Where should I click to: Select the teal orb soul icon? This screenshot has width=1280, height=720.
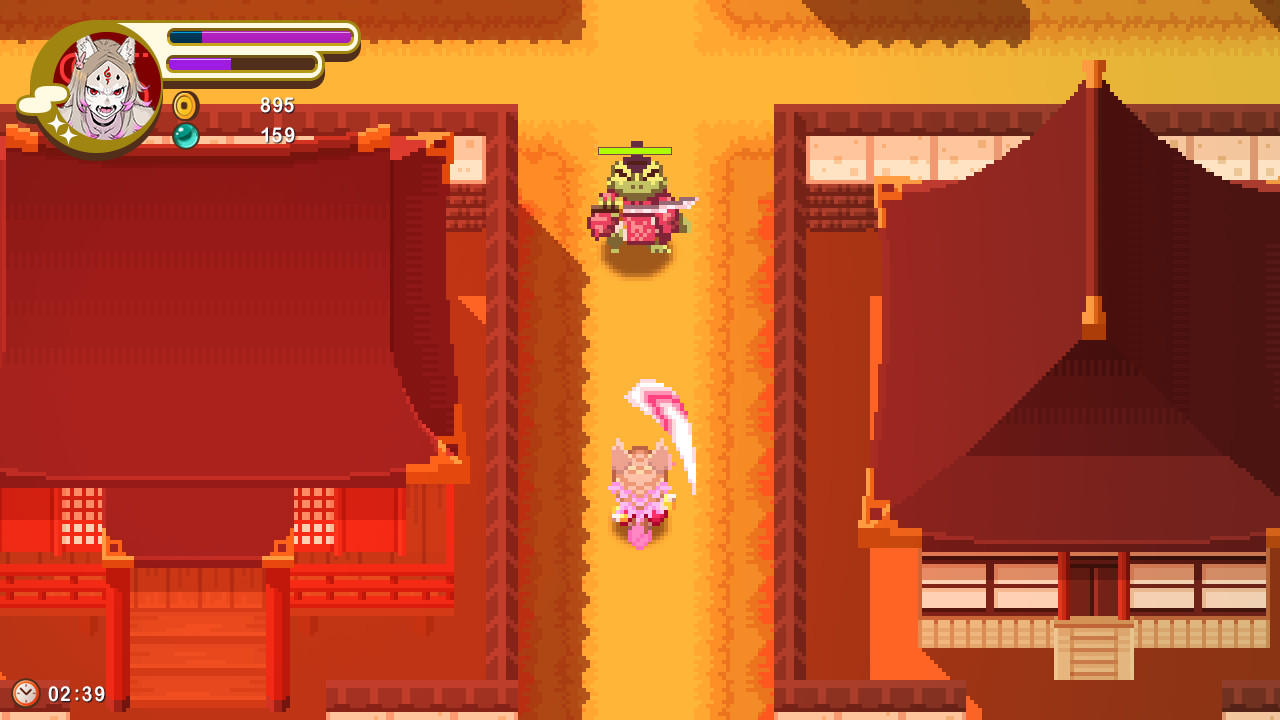pyautogui.click(x=186, y=135)
